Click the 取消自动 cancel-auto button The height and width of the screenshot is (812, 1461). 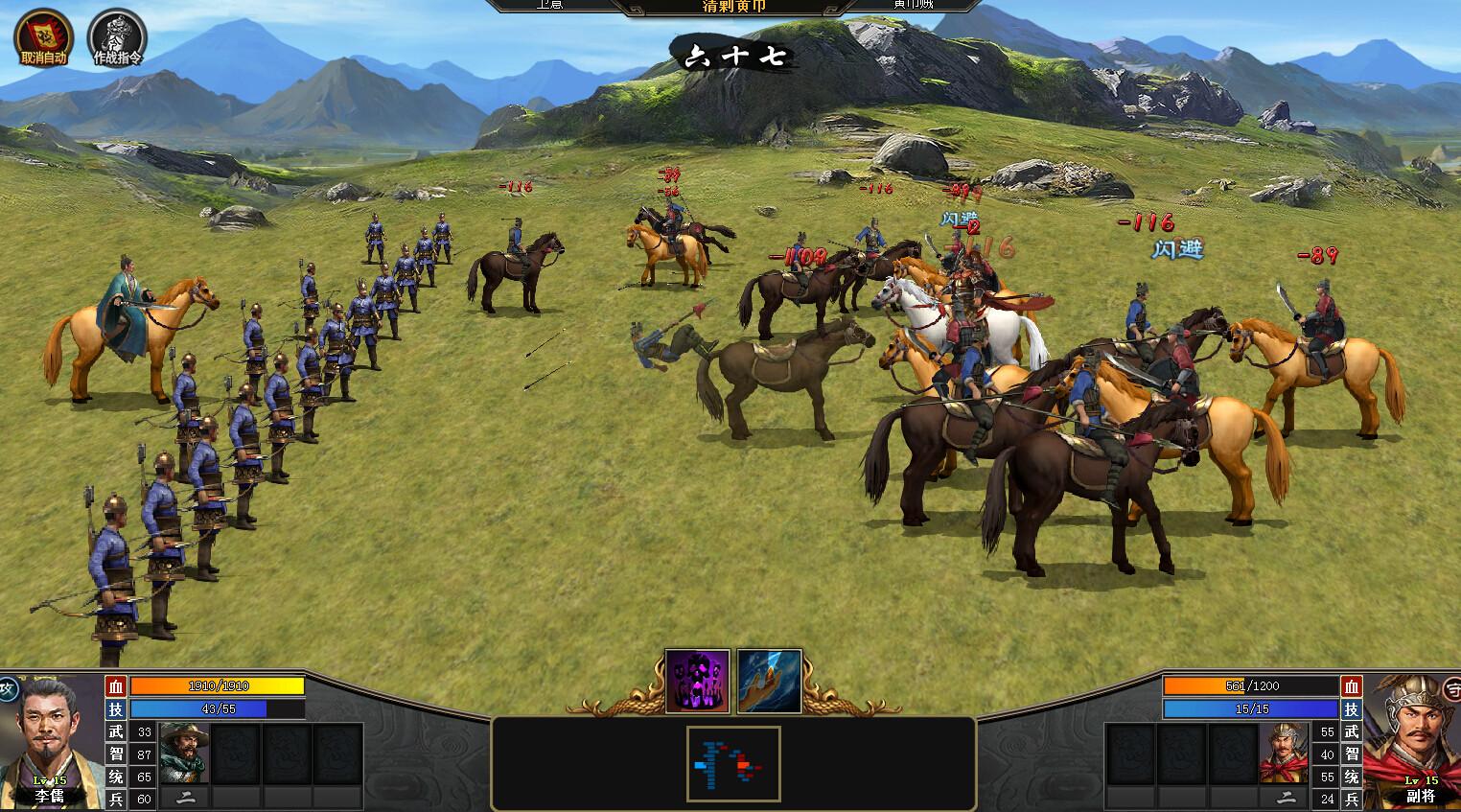point(42,36)
